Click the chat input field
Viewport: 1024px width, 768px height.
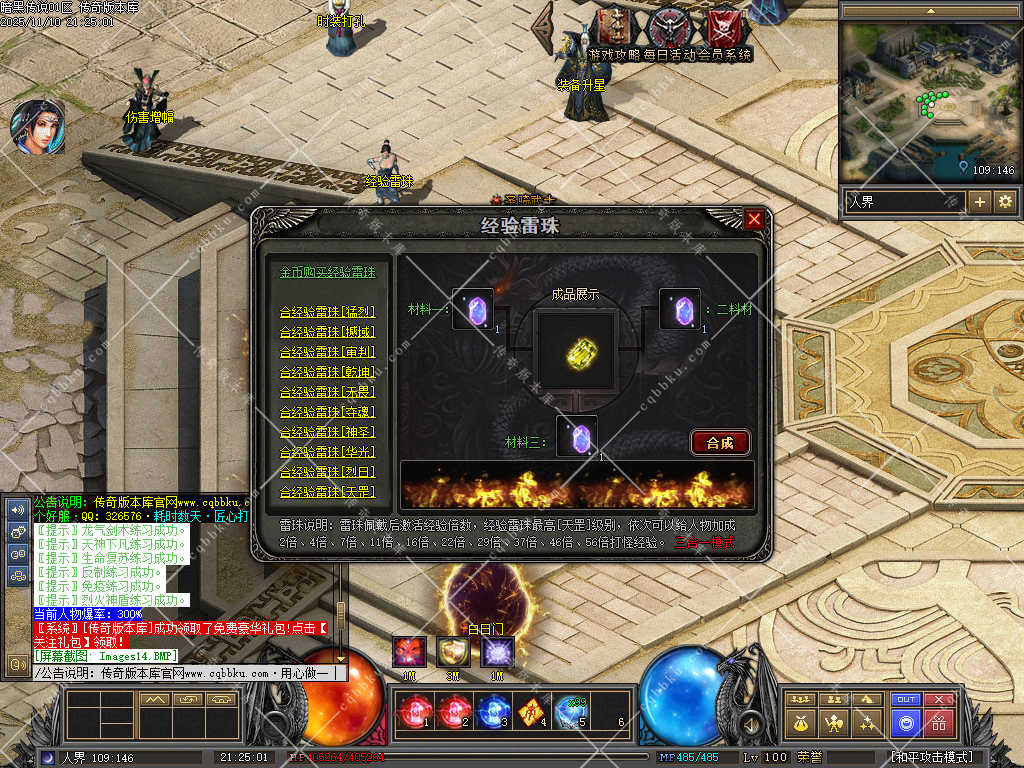pyautogui.click(x=190, y=673)
